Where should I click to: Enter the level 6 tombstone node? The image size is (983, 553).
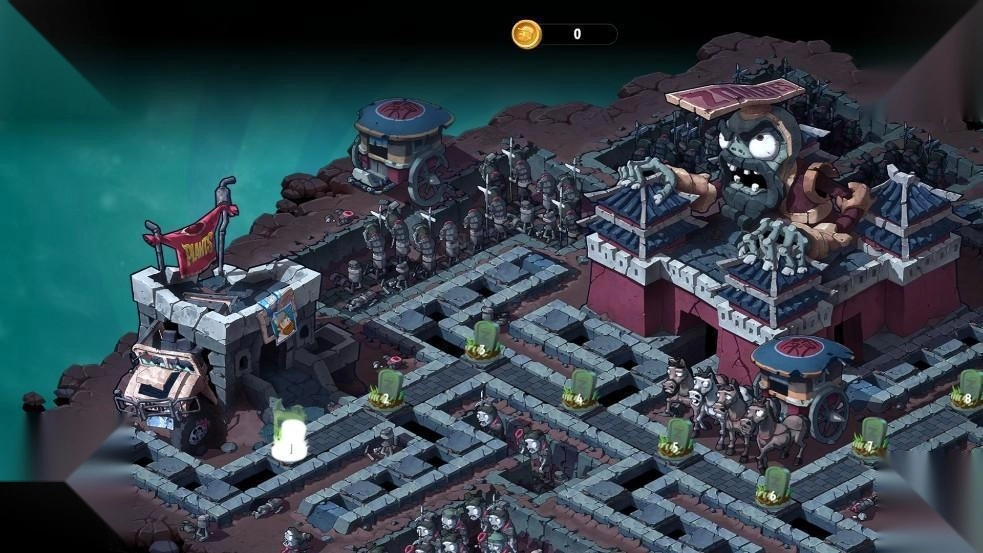(773, 487)
